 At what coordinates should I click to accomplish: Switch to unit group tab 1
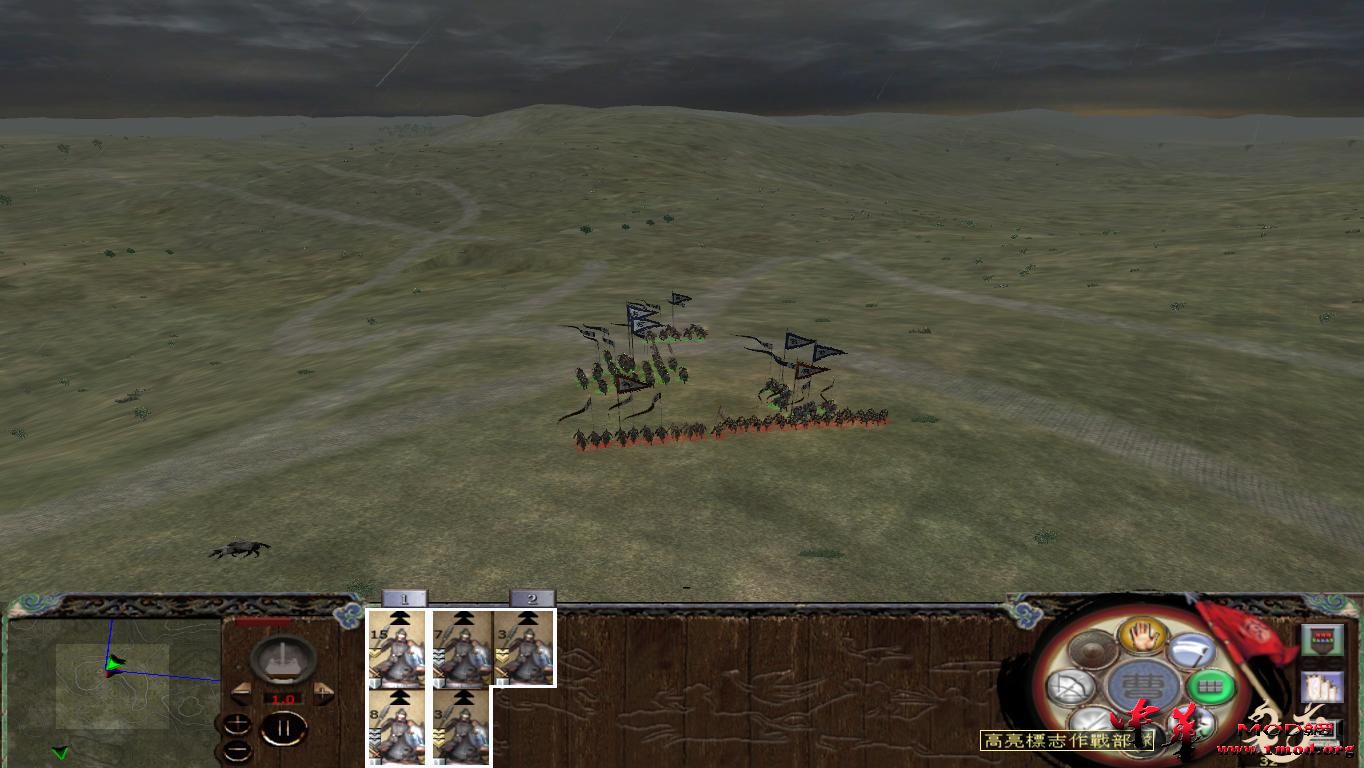(x=403, y=596)
